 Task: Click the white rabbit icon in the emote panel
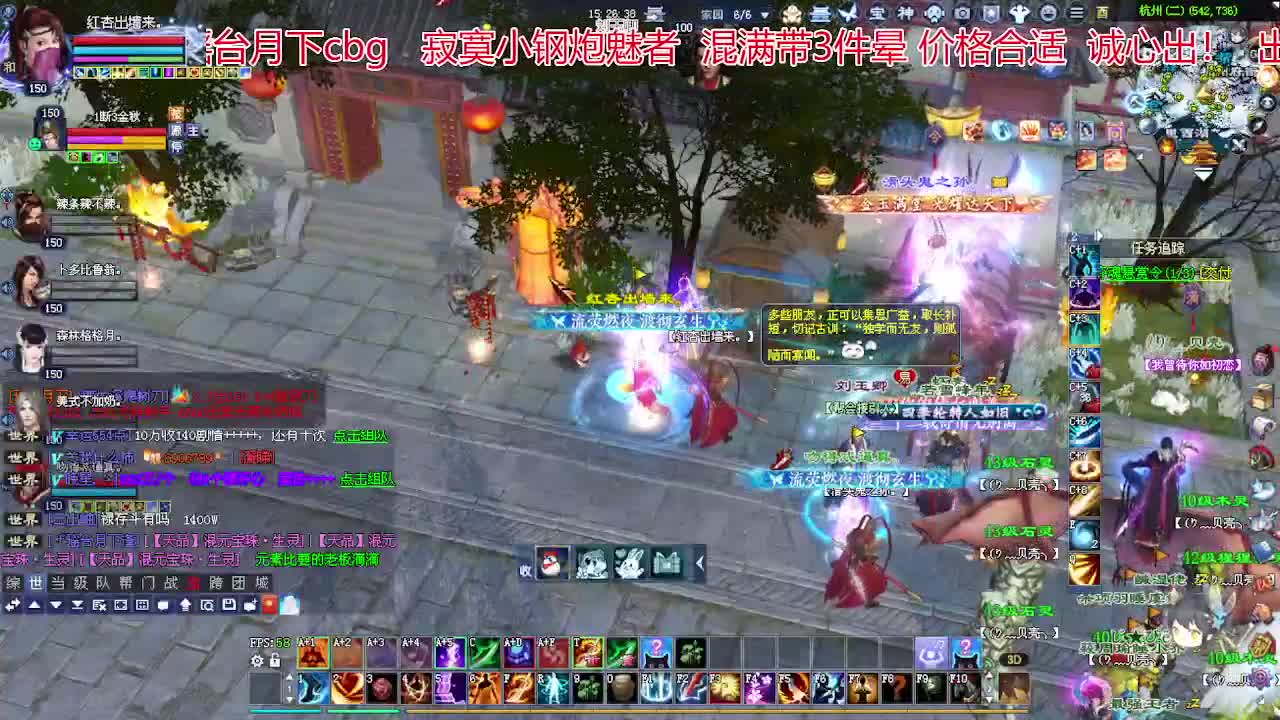click(630, 562)
